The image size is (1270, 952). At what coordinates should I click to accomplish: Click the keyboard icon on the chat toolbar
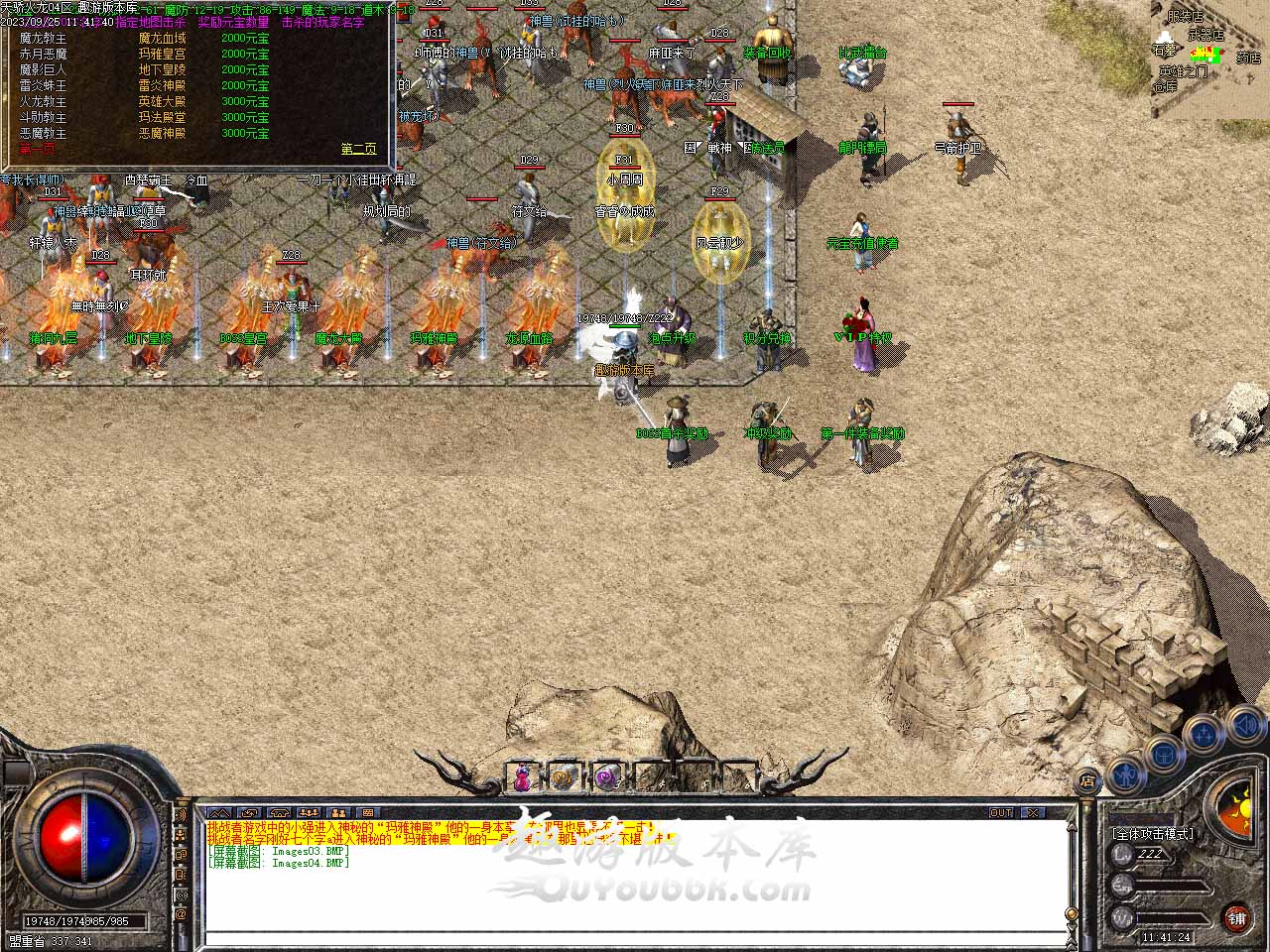365,813
